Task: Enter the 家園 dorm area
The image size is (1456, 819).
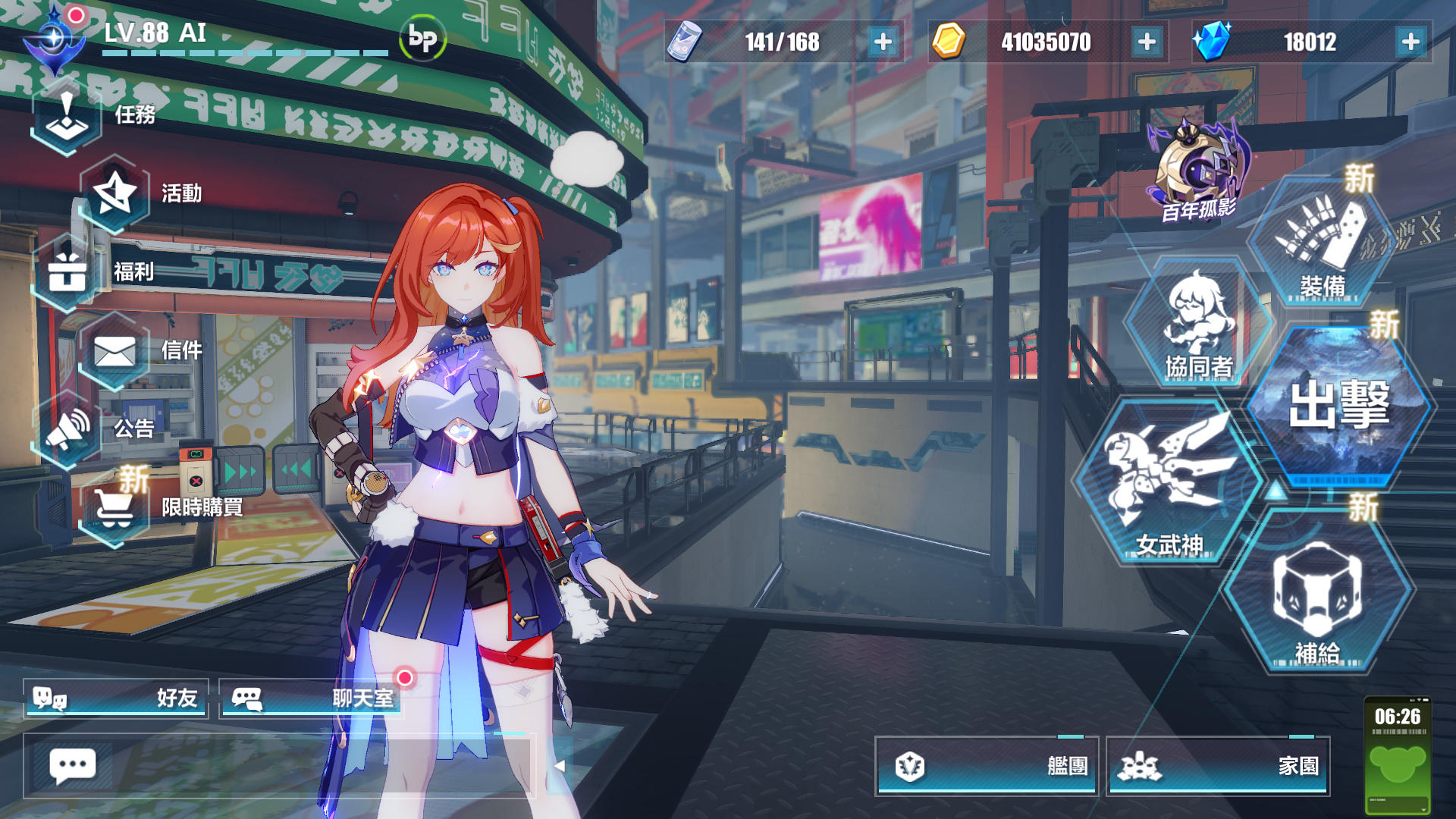Action: click(1221, 767)
